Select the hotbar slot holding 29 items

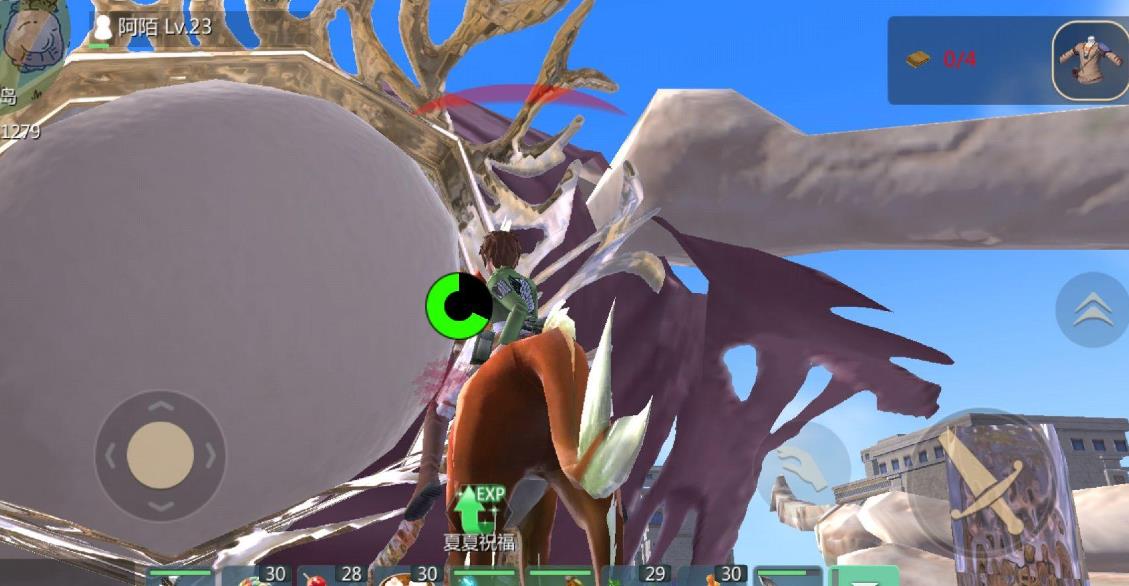click(638, 575)
